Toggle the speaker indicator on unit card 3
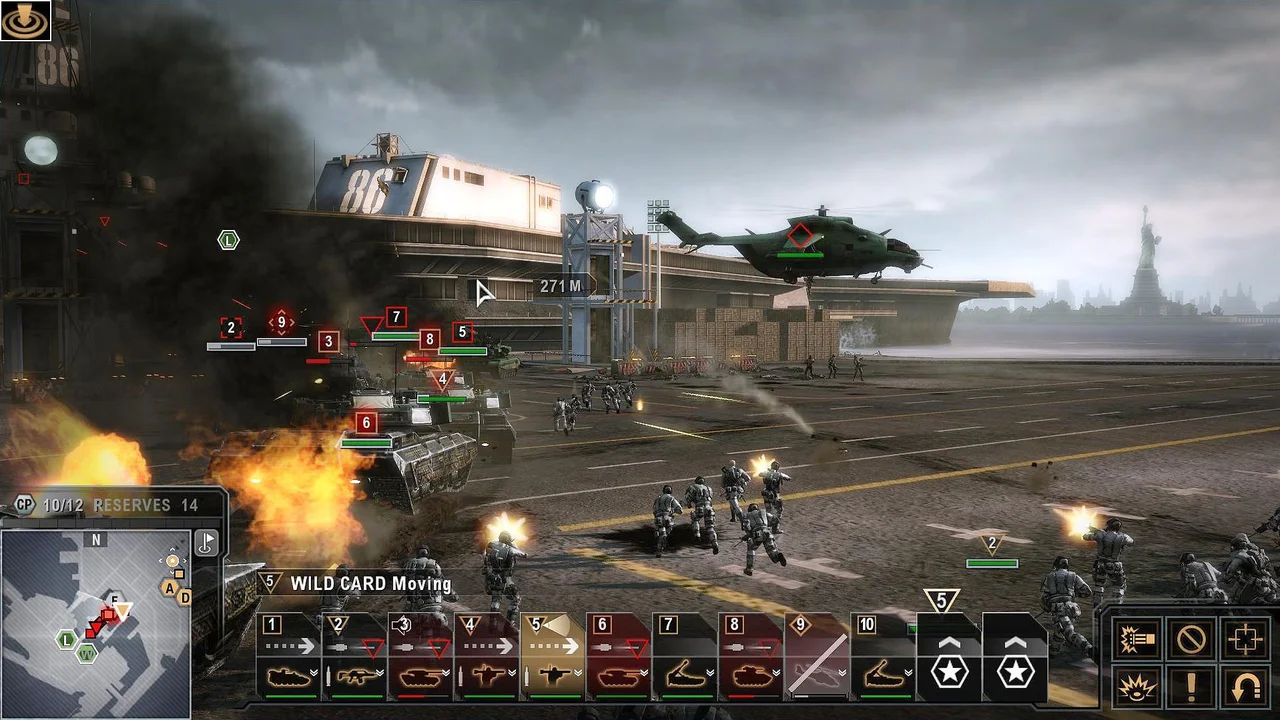Screen dimensions: 1280x720 click(402, 624)
